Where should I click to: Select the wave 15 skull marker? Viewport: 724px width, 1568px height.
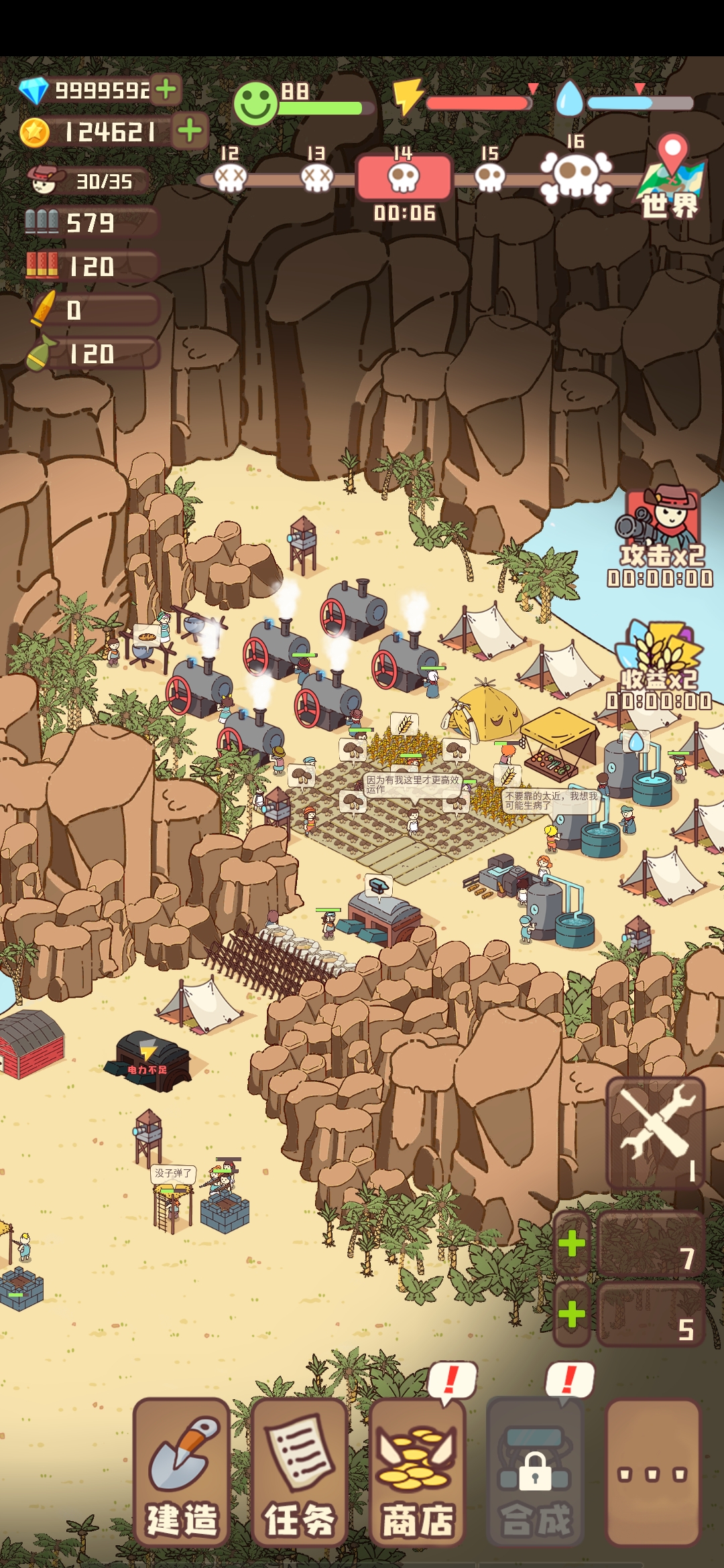[x=490, y=178]
